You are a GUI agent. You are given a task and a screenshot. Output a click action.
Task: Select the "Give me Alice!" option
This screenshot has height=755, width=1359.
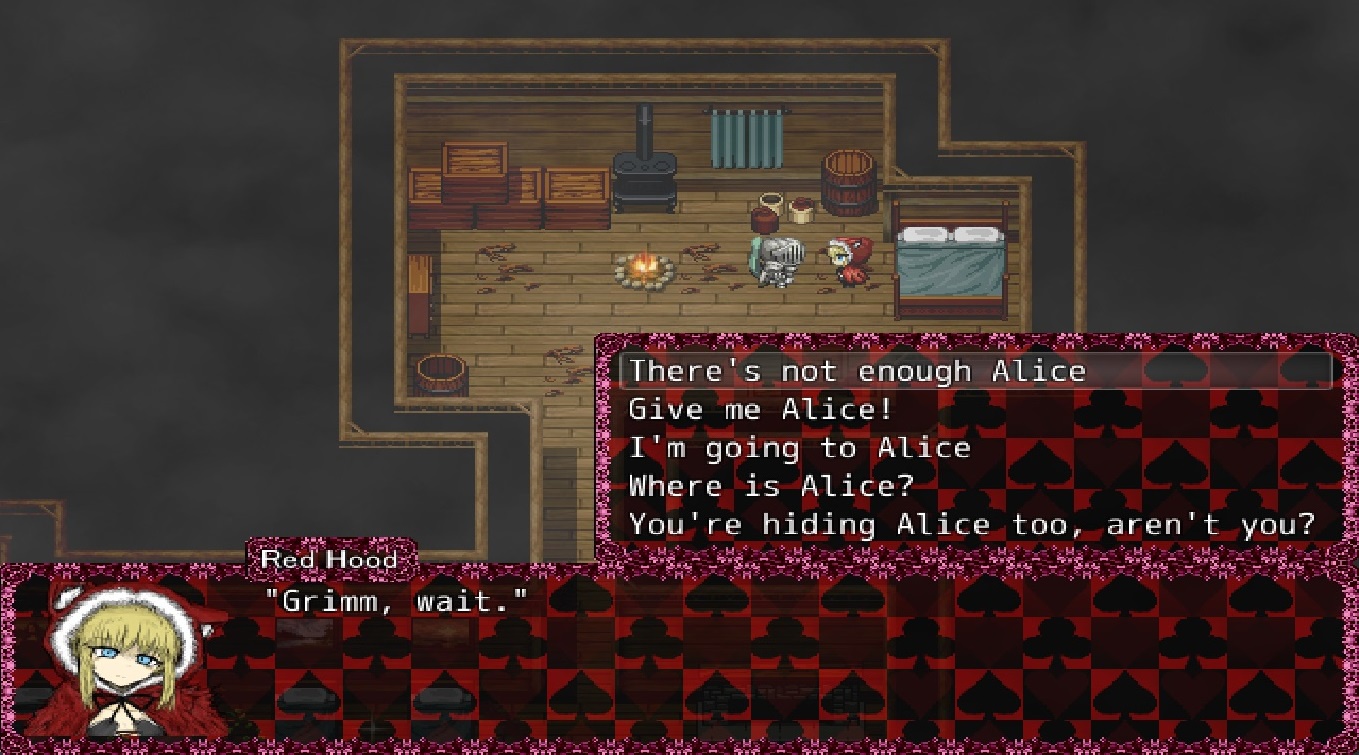760,410
